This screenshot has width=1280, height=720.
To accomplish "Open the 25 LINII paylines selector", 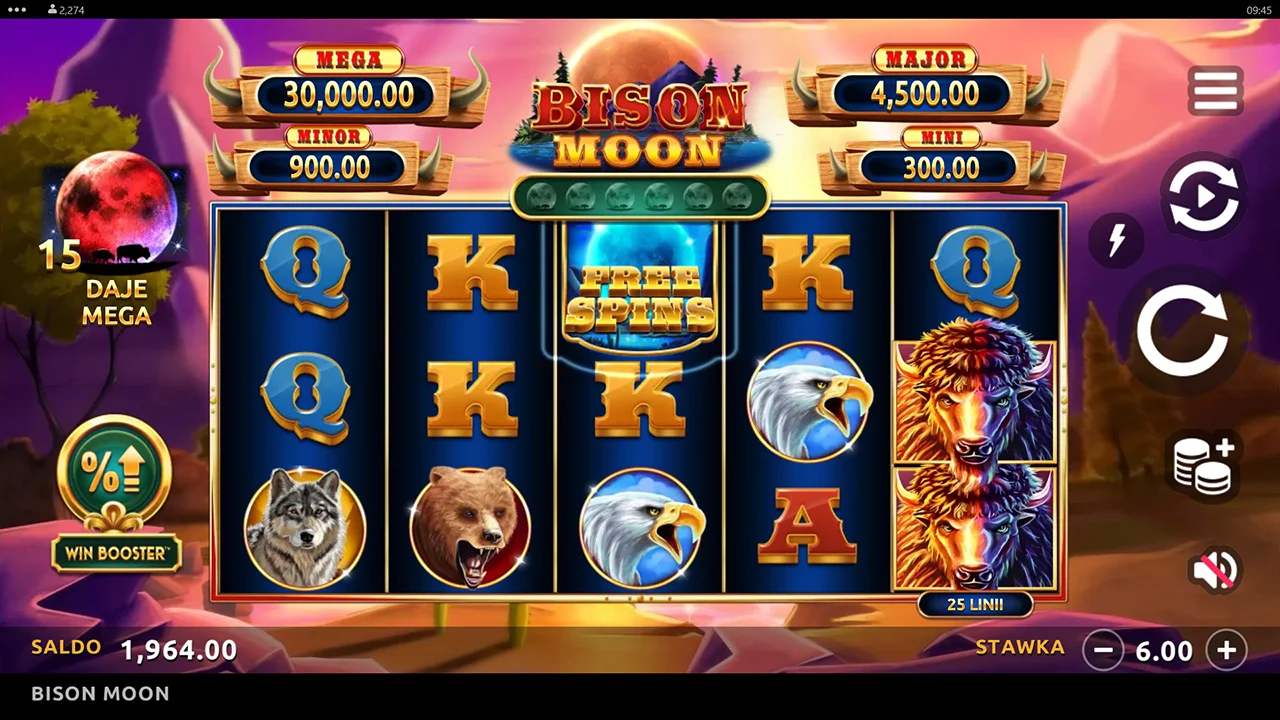I will coord(975,604).
